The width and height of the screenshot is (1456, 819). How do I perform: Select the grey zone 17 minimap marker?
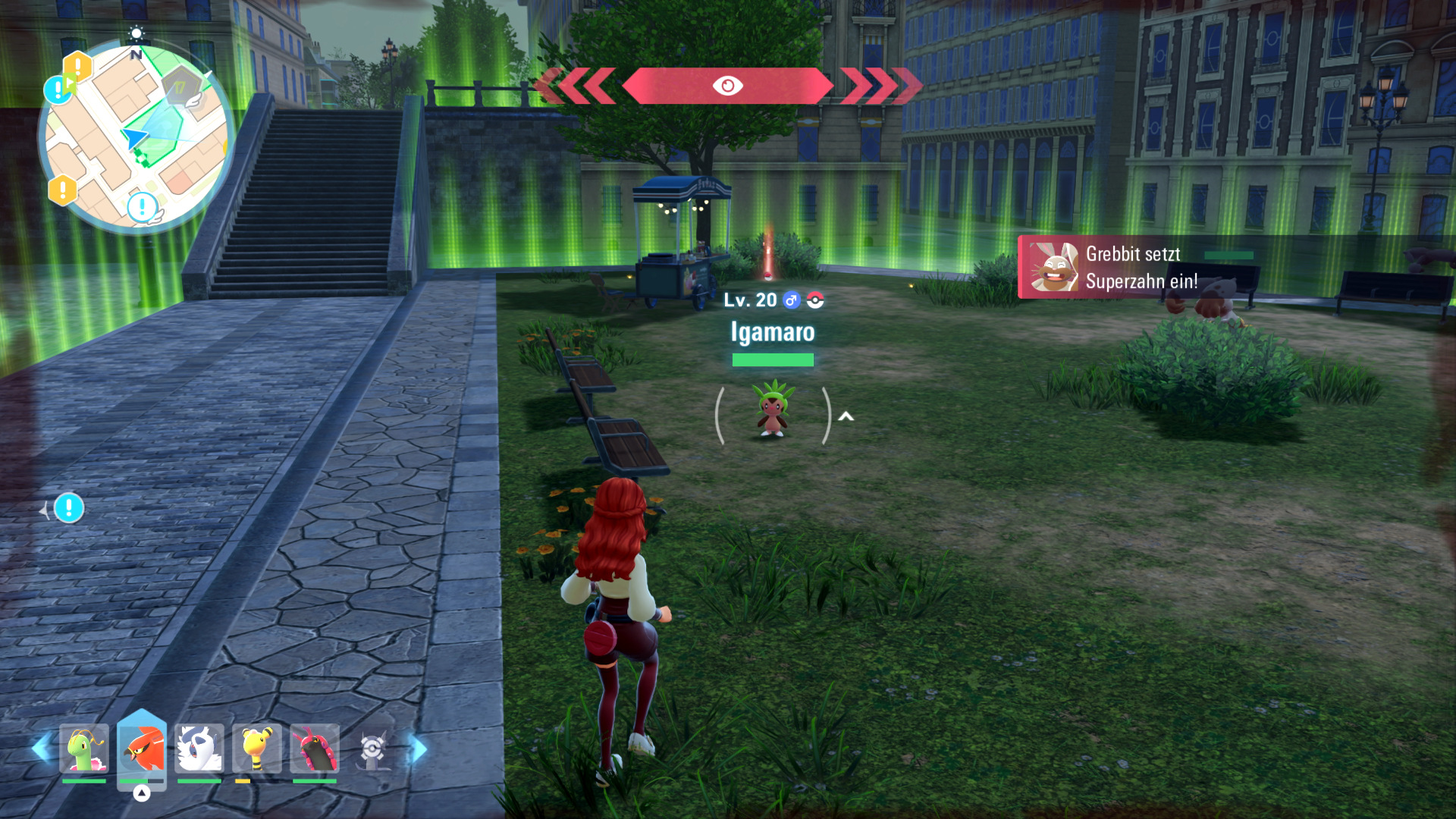click(x=180, y=88)
